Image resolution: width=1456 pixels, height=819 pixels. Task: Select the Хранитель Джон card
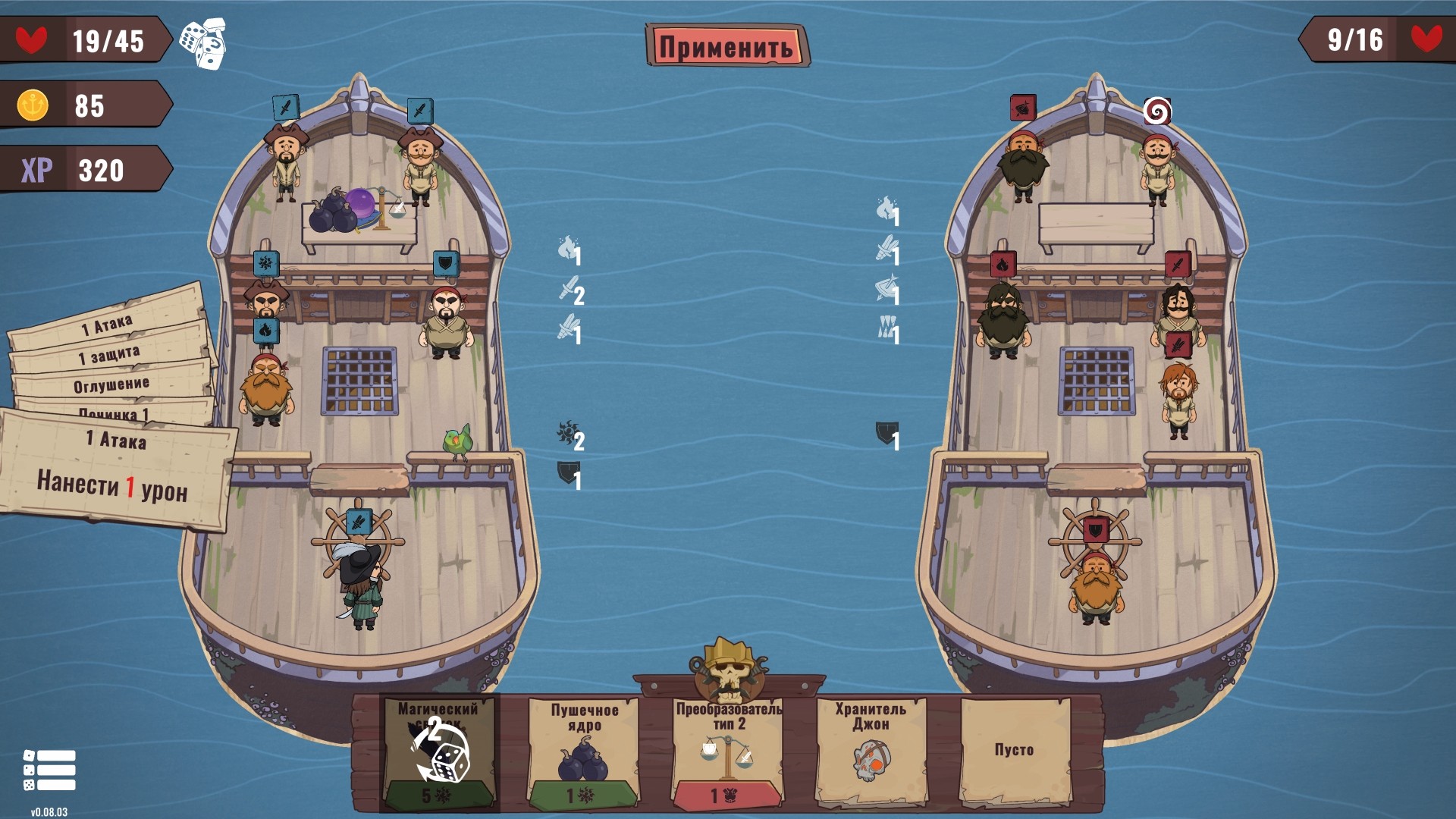(870, 752)
